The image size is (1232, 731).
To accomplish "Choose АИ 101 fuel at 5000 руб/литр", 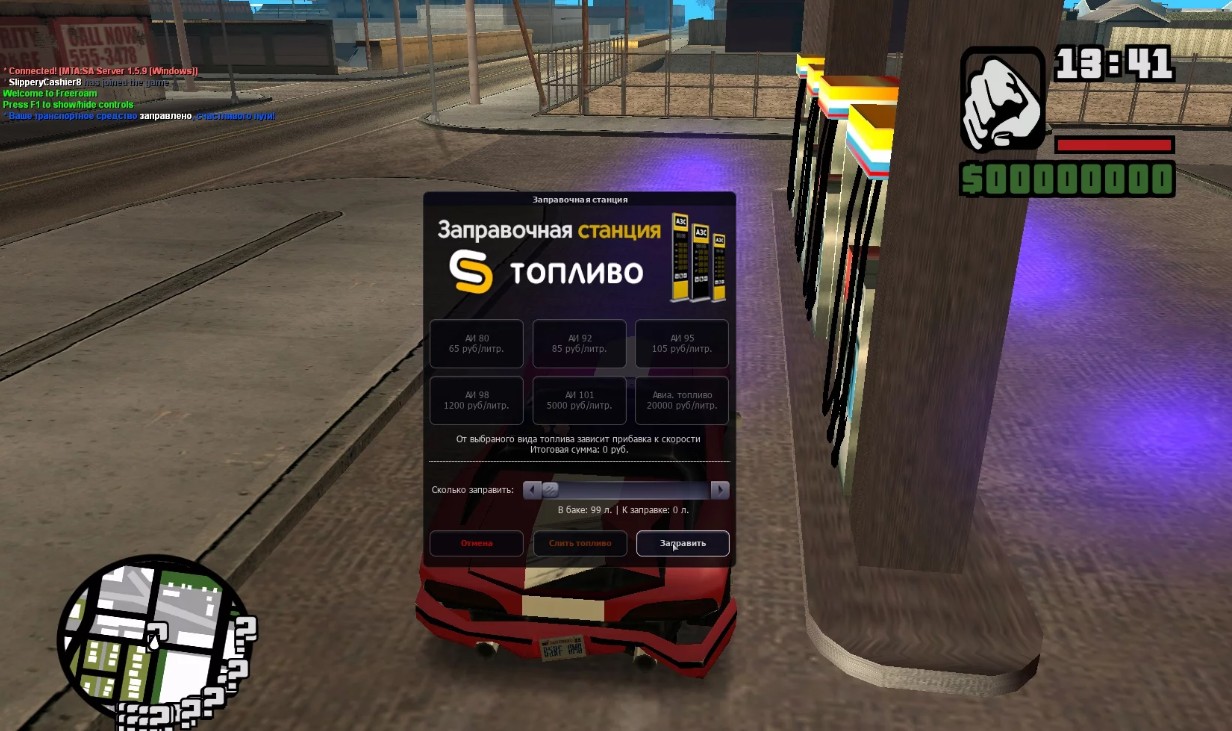I will click(x=579, y=400).
